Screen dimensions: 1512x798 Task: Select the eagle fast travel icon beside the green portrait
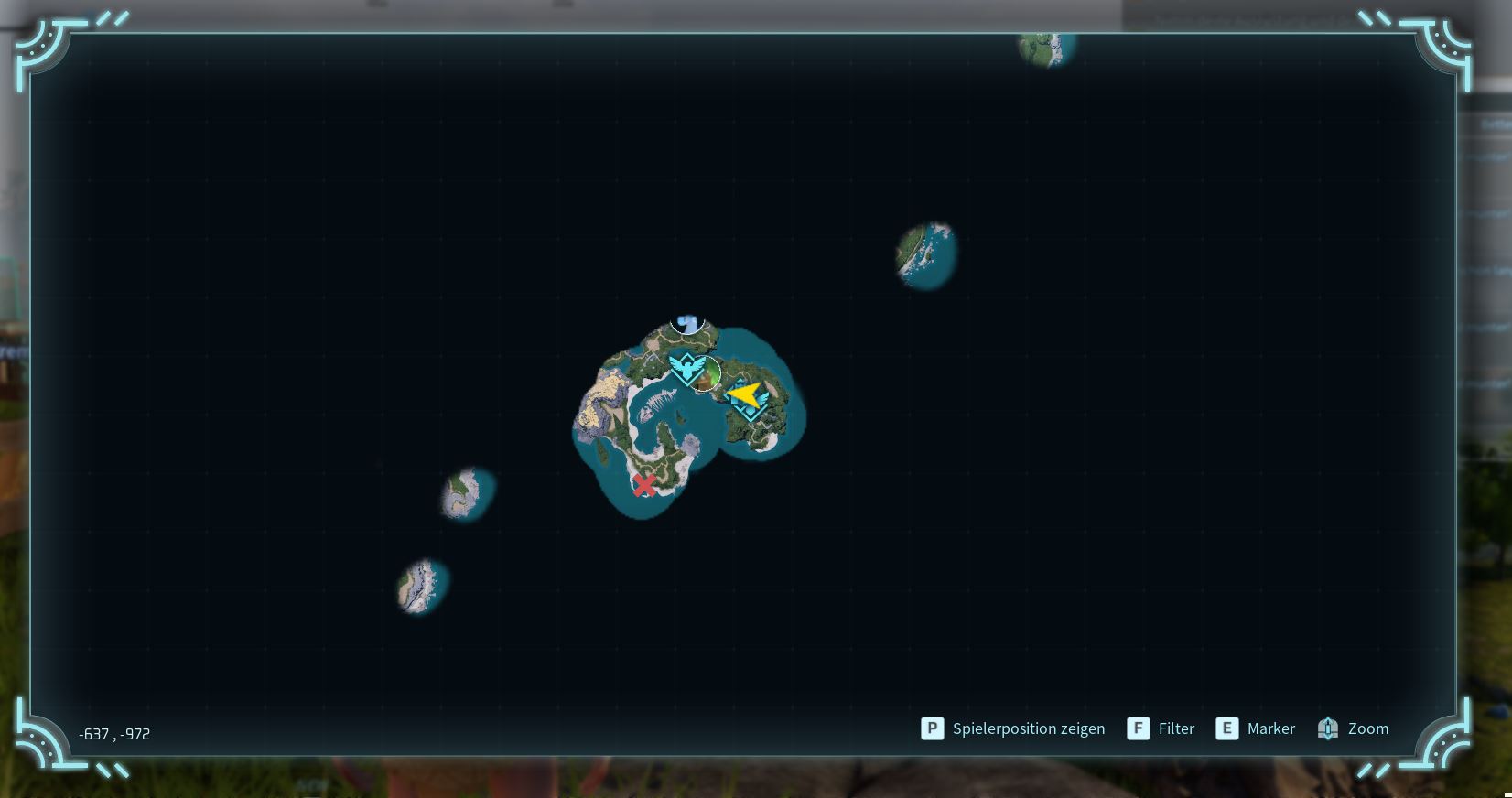(x=685, y=370)
